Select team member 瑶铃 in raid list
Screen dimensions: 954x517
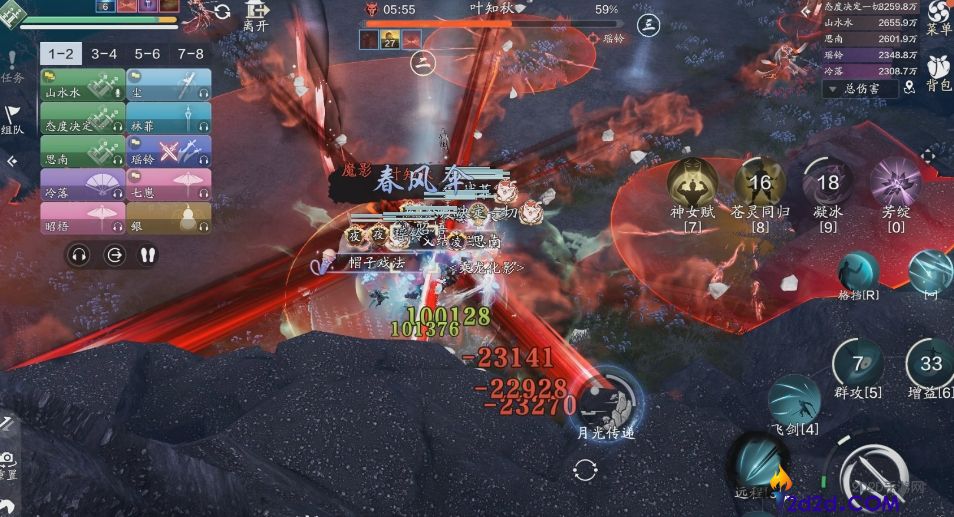tap(169, 151)
